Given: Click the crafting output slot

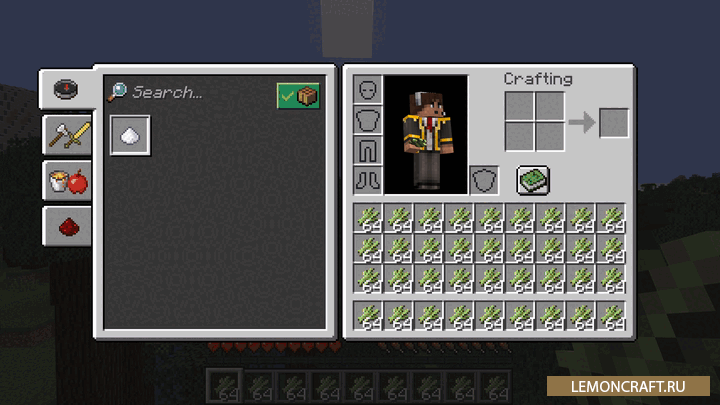Looking at the screenshot, I should tap(613, 122).
